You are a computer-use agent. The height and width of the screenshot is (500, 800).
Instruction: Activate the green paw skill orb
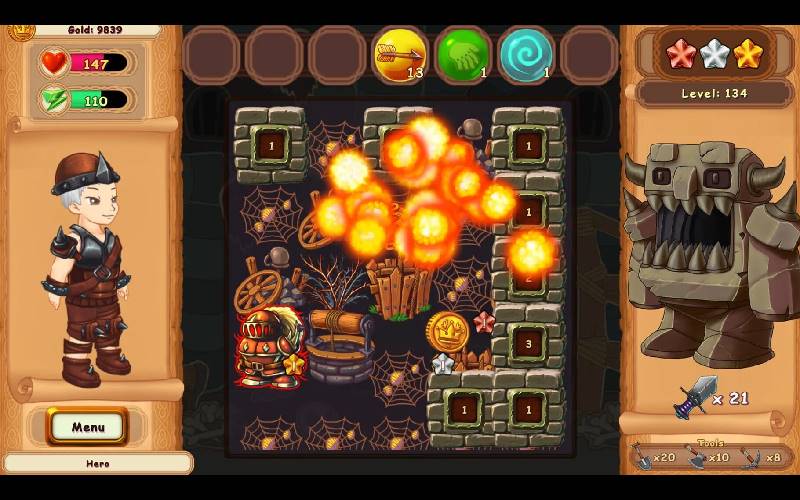point(463,55)
